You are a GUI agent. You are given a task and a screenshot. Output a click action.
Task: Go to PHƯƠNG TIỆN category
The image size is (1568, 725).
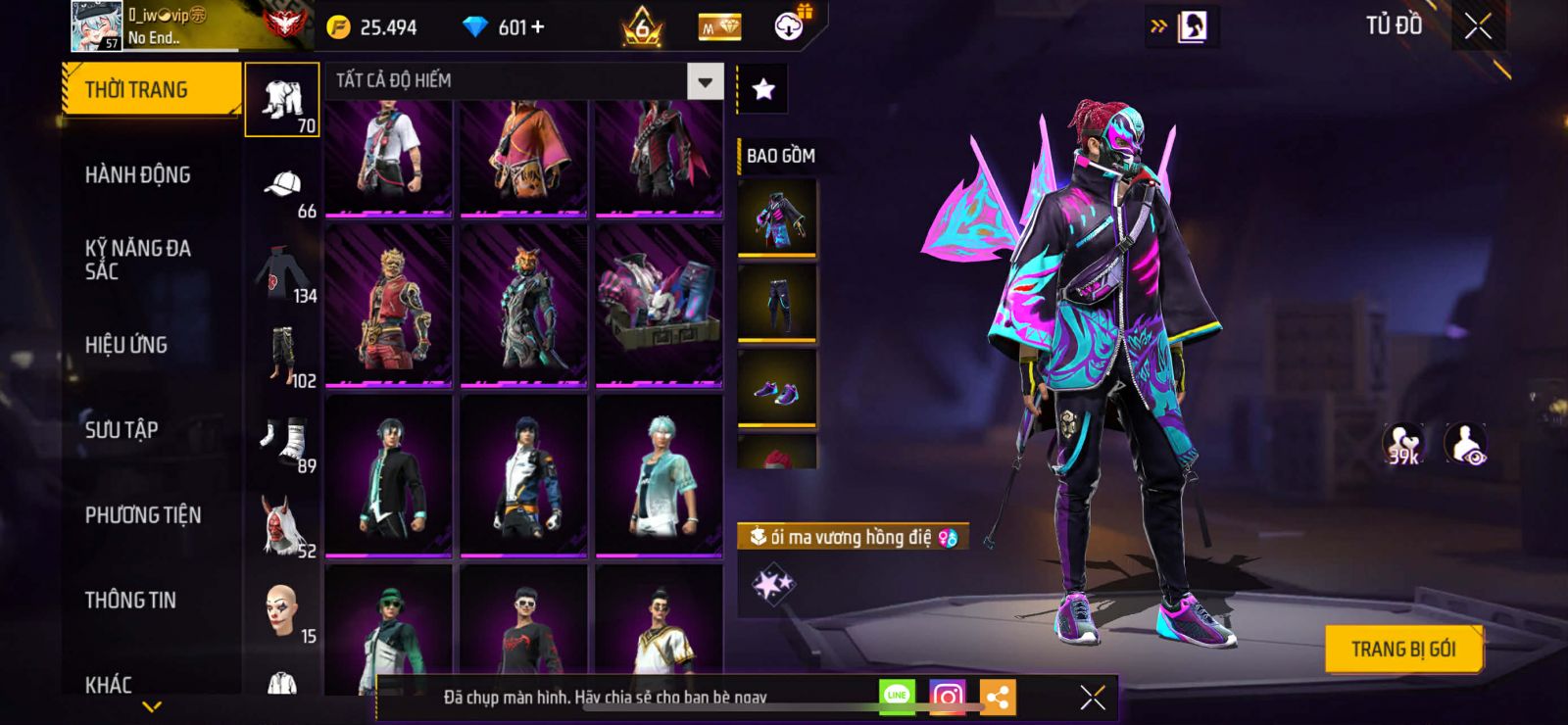tap(143, 515)
